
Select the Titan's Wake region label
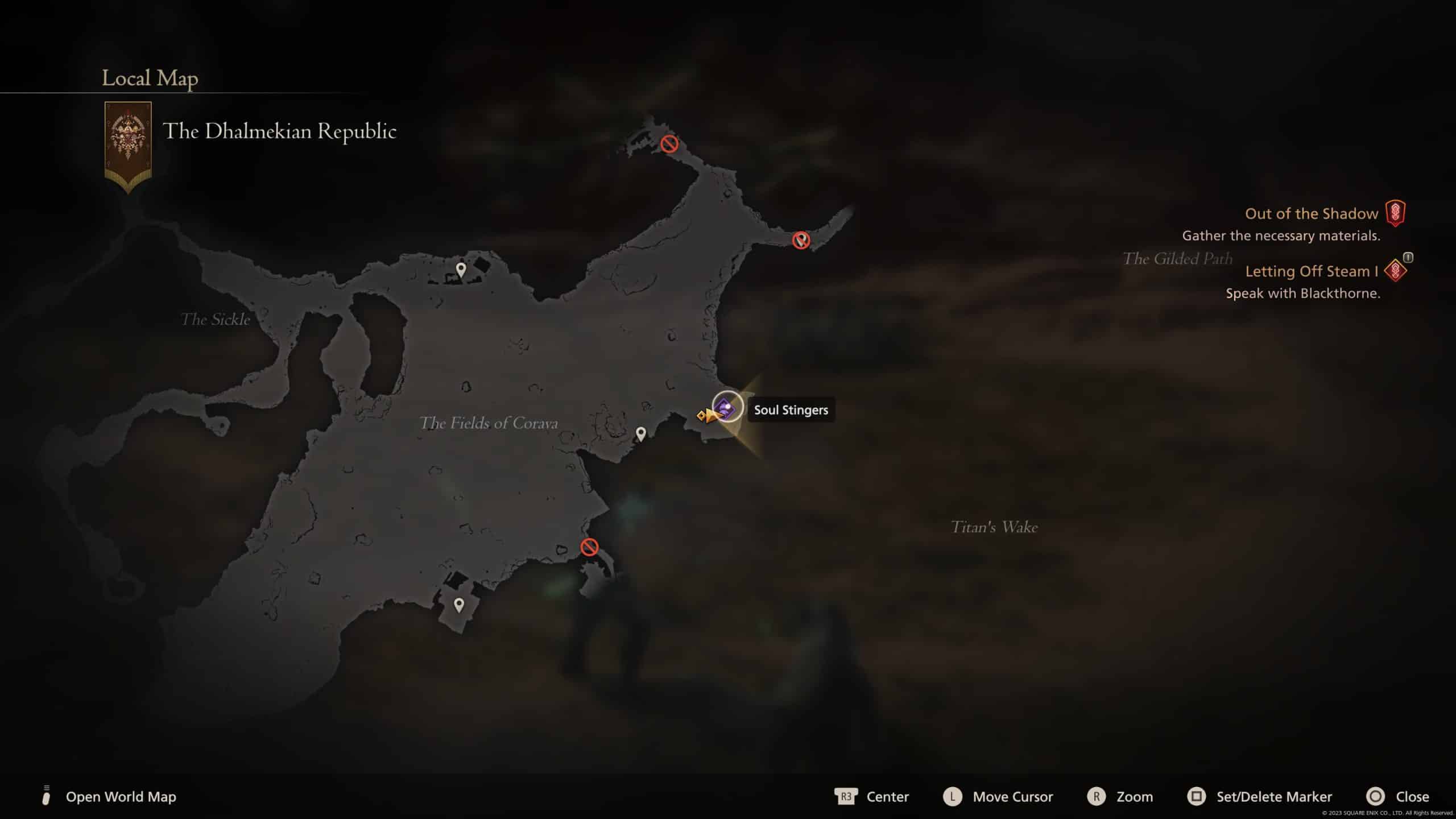coord(994,527)
